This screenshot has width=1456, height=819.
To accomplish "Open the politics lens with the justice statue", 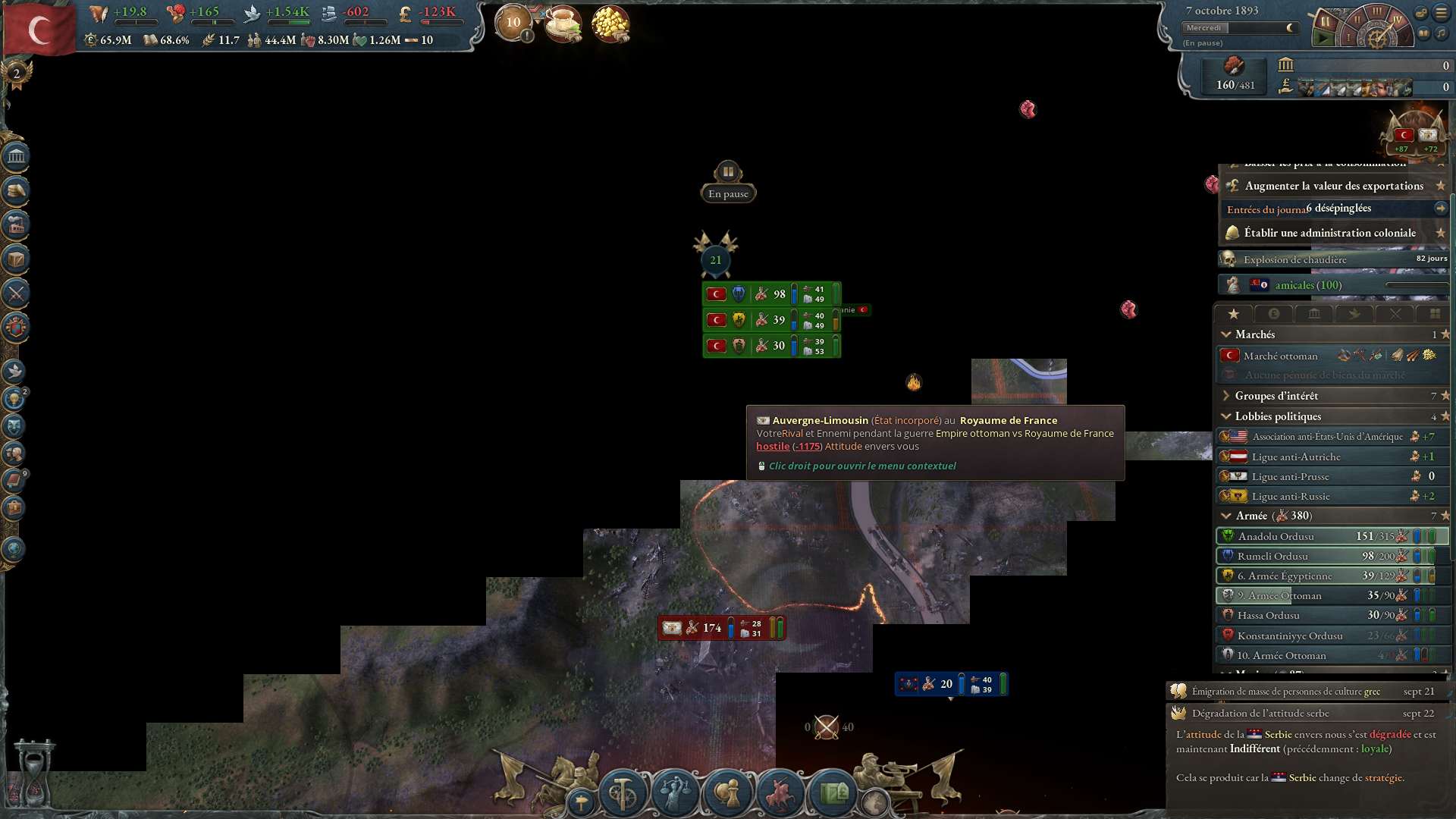I will pos(675,792).
